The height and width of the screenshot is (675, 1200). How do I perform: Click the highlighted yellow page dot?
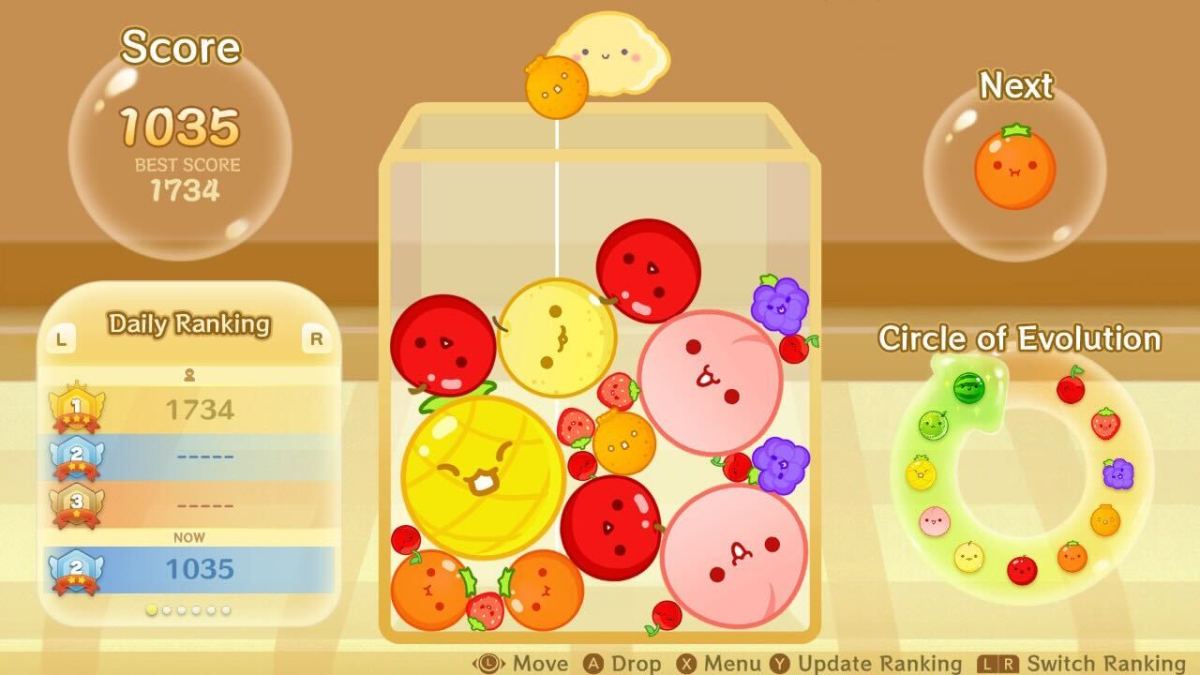tap(152, 610)
